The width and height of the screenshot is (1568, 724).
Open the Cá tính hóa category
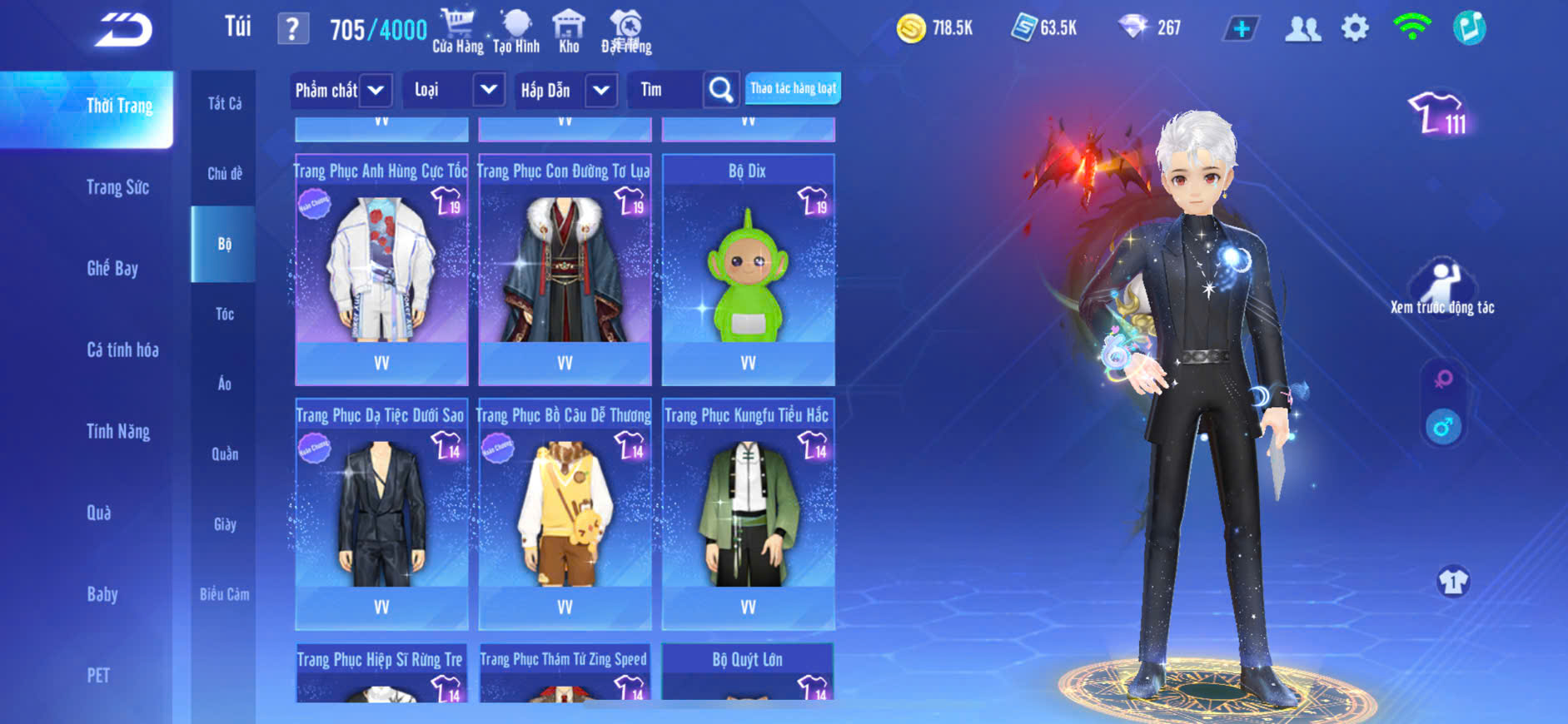[x=122, y=350]
